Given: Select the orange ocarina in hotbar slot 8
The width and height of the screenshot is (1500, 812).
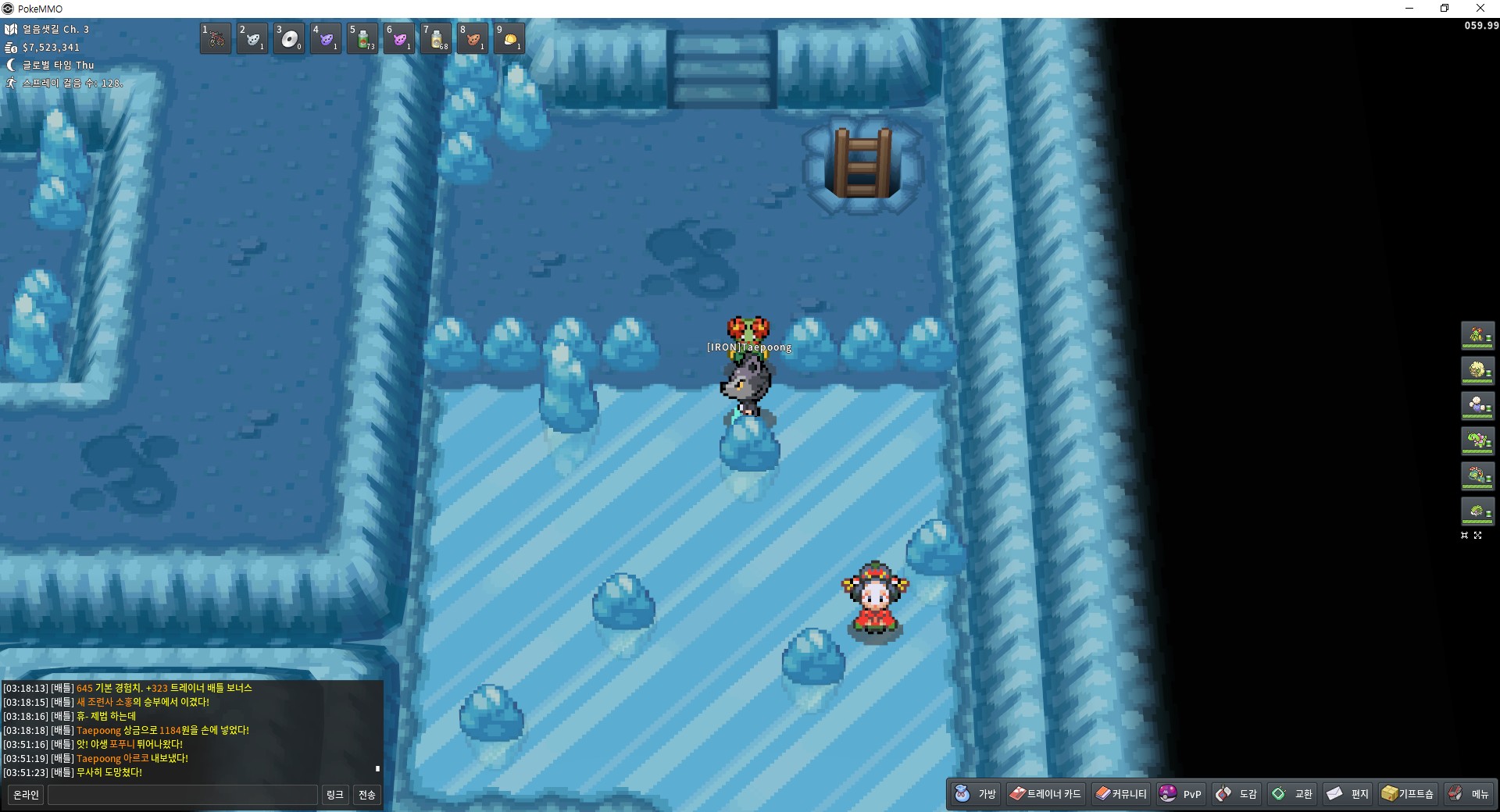Looking at the screenshot, I should coord(473,38).
